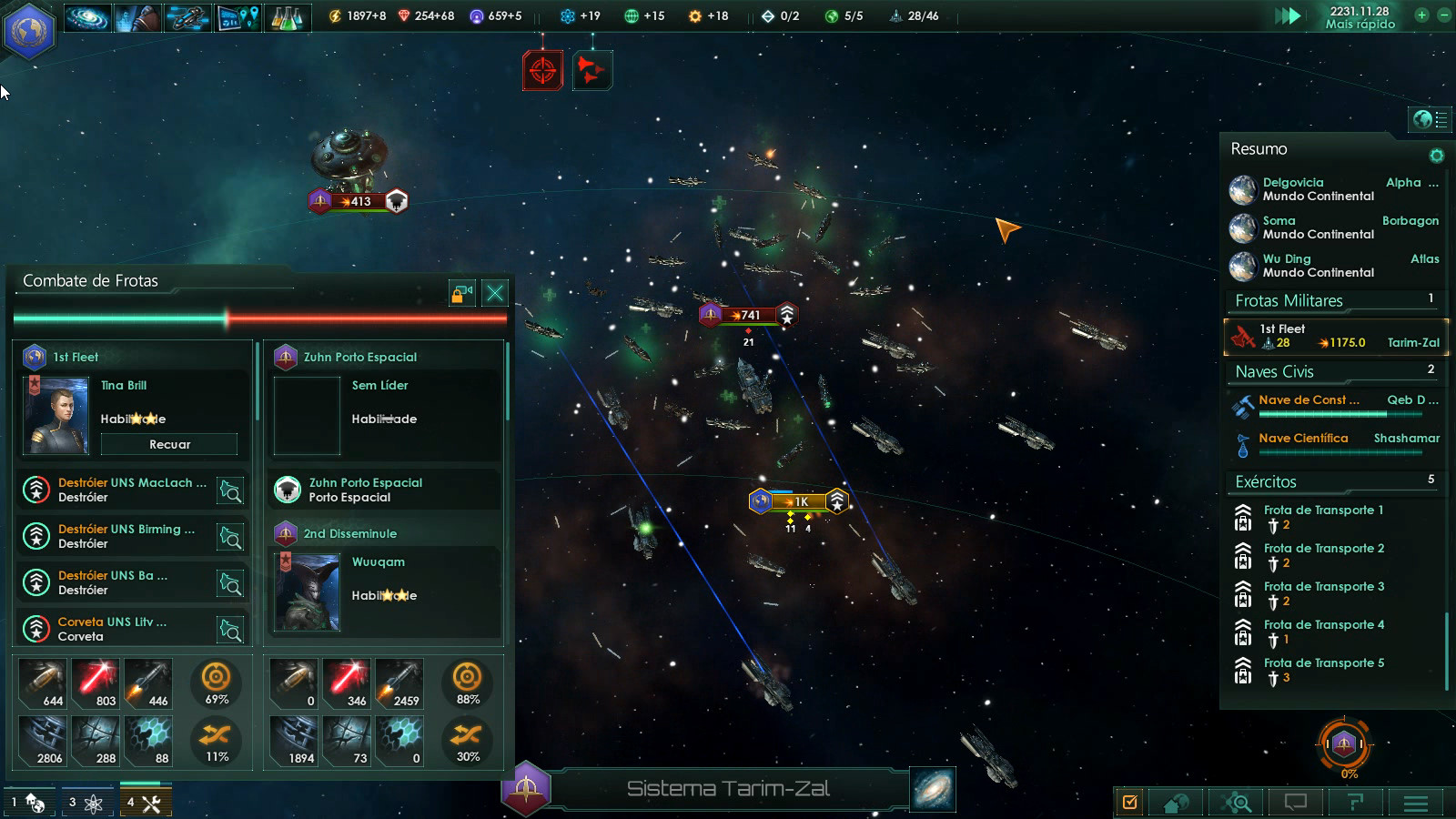Open the technology flasks icon in top bar
Viewport: 1456px width, 819px height.
point(288,16)
